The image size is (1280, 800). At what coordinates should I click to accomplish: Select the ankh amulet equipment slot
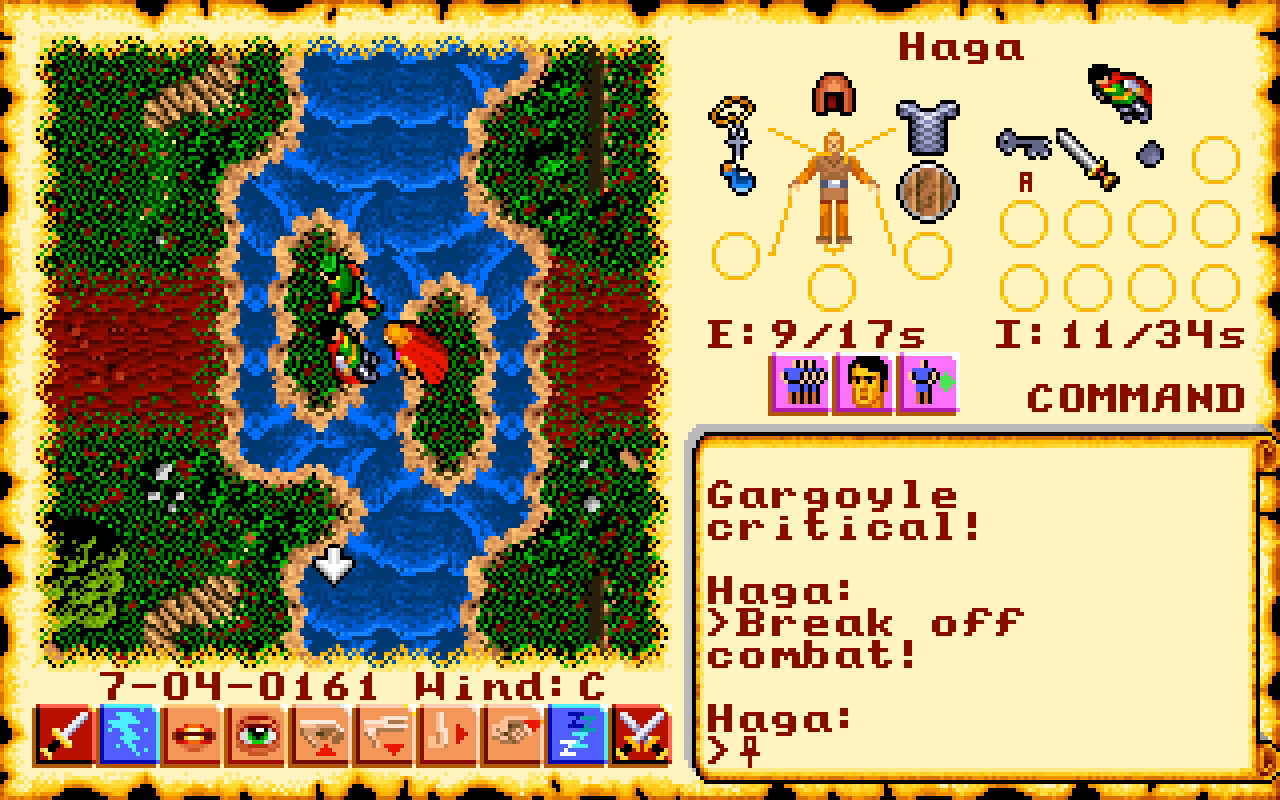736,140
